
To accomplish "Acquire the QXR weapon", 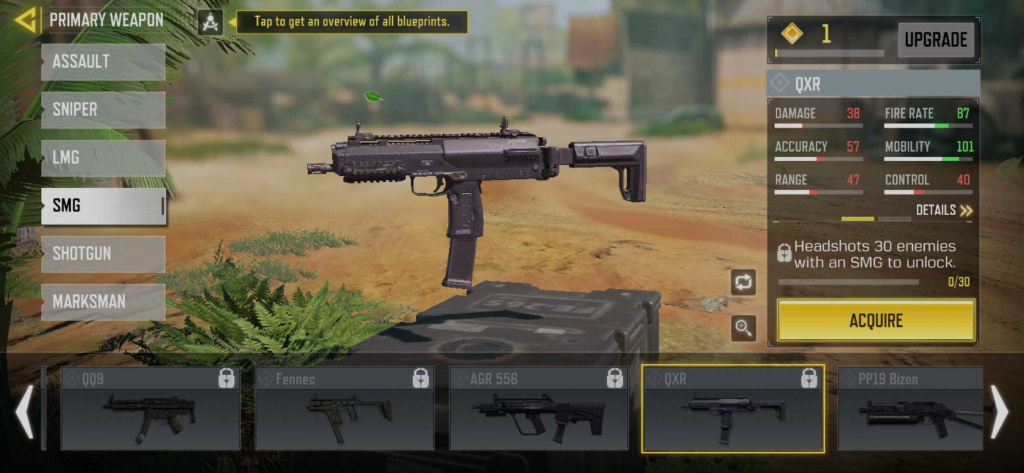I will 876,321.
